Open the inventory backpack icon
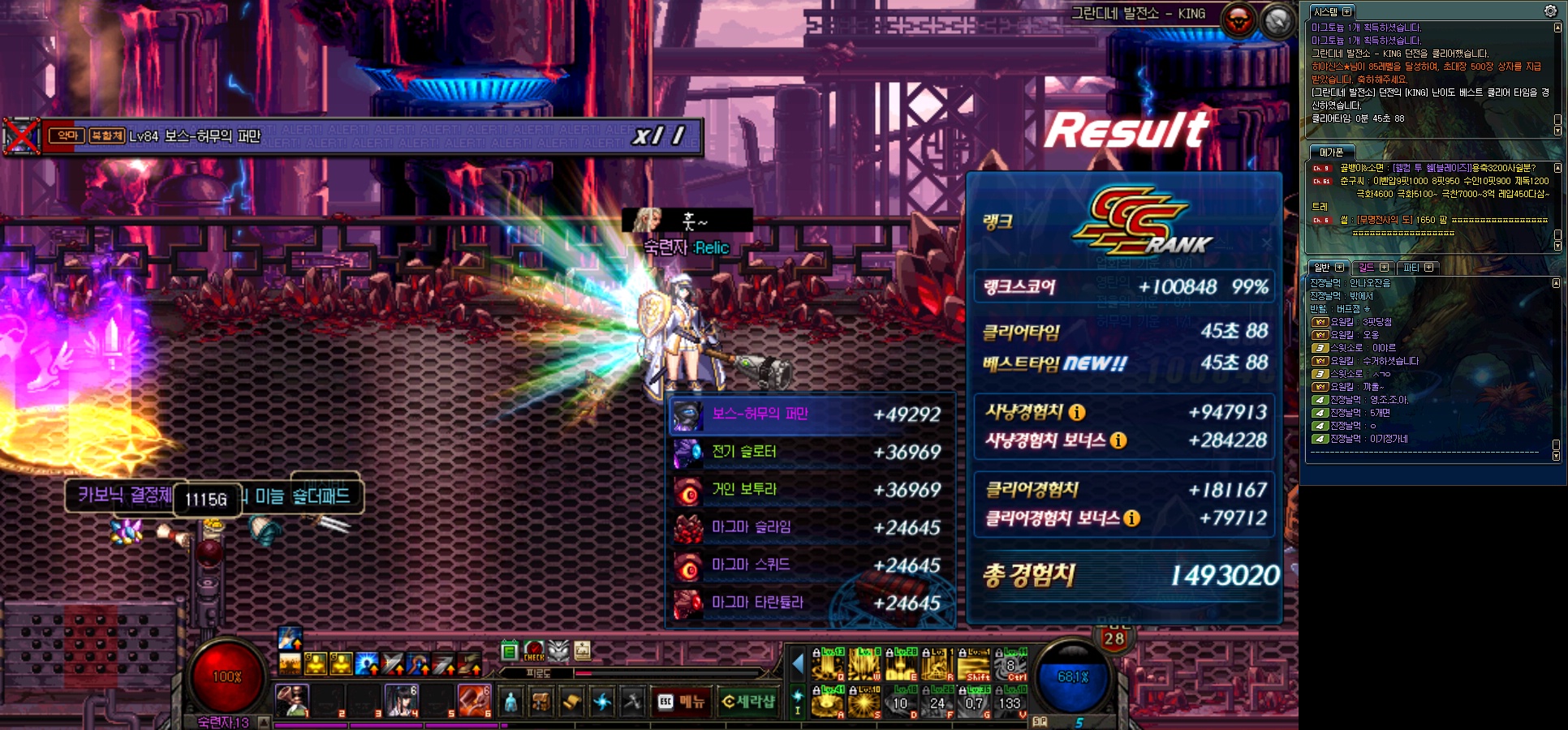 (x=541, y=702)
